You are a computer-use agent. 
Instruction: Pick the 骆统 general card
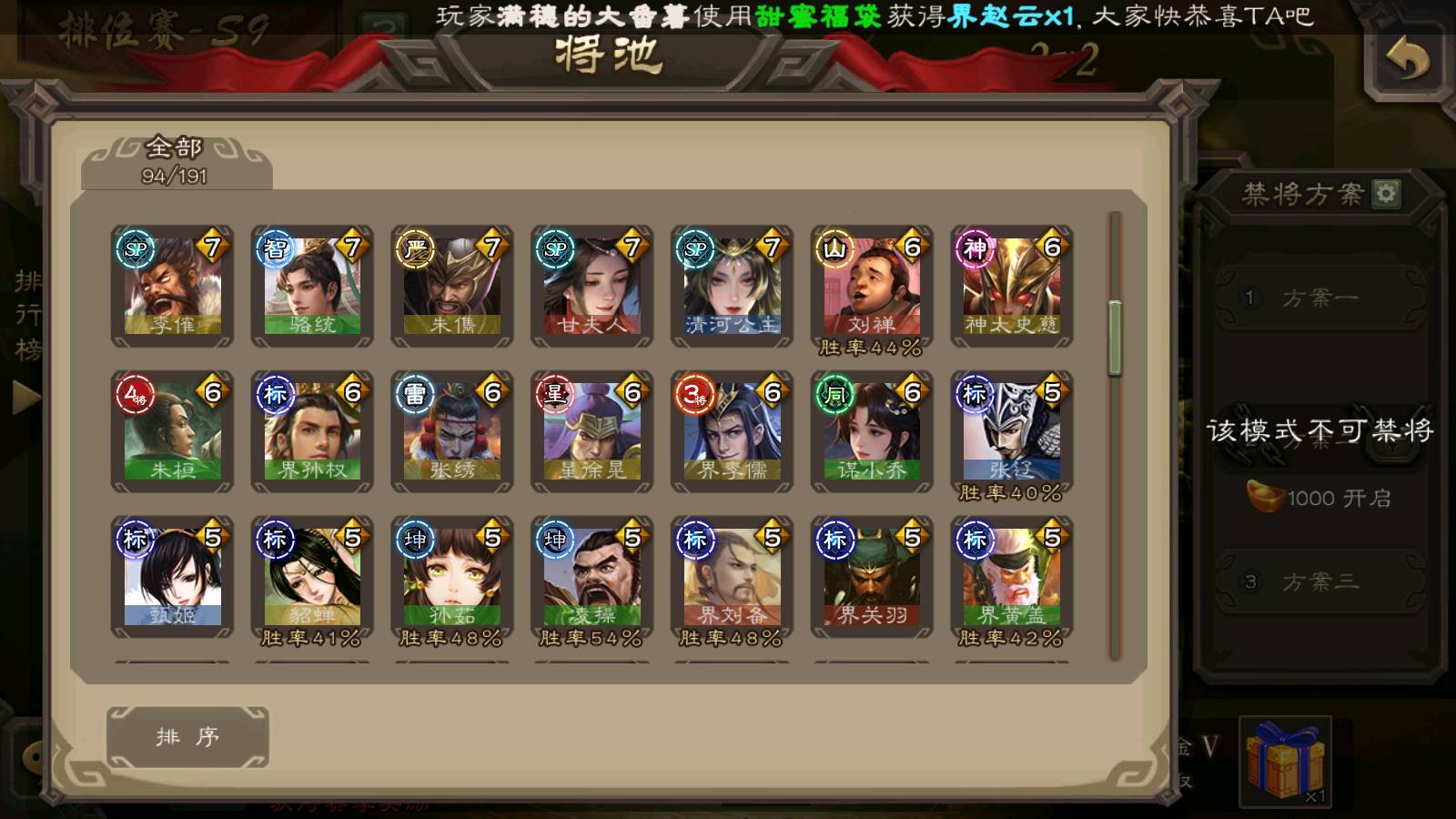coord(312,286)
